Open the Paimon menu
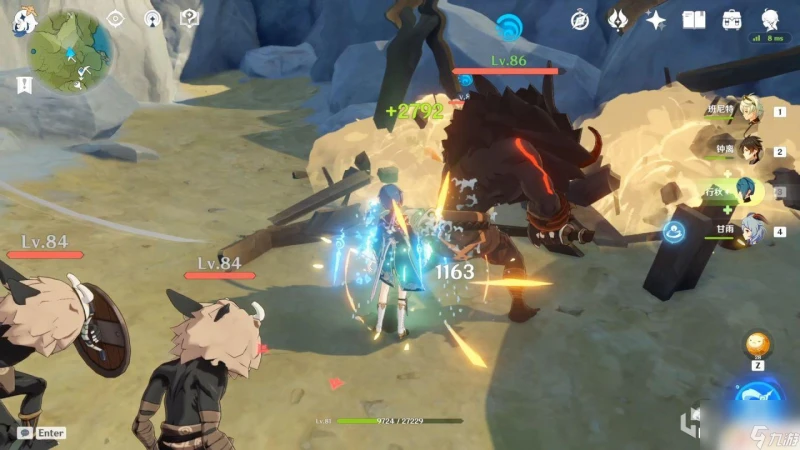800x450 pixels. click(x=22, y=22)
